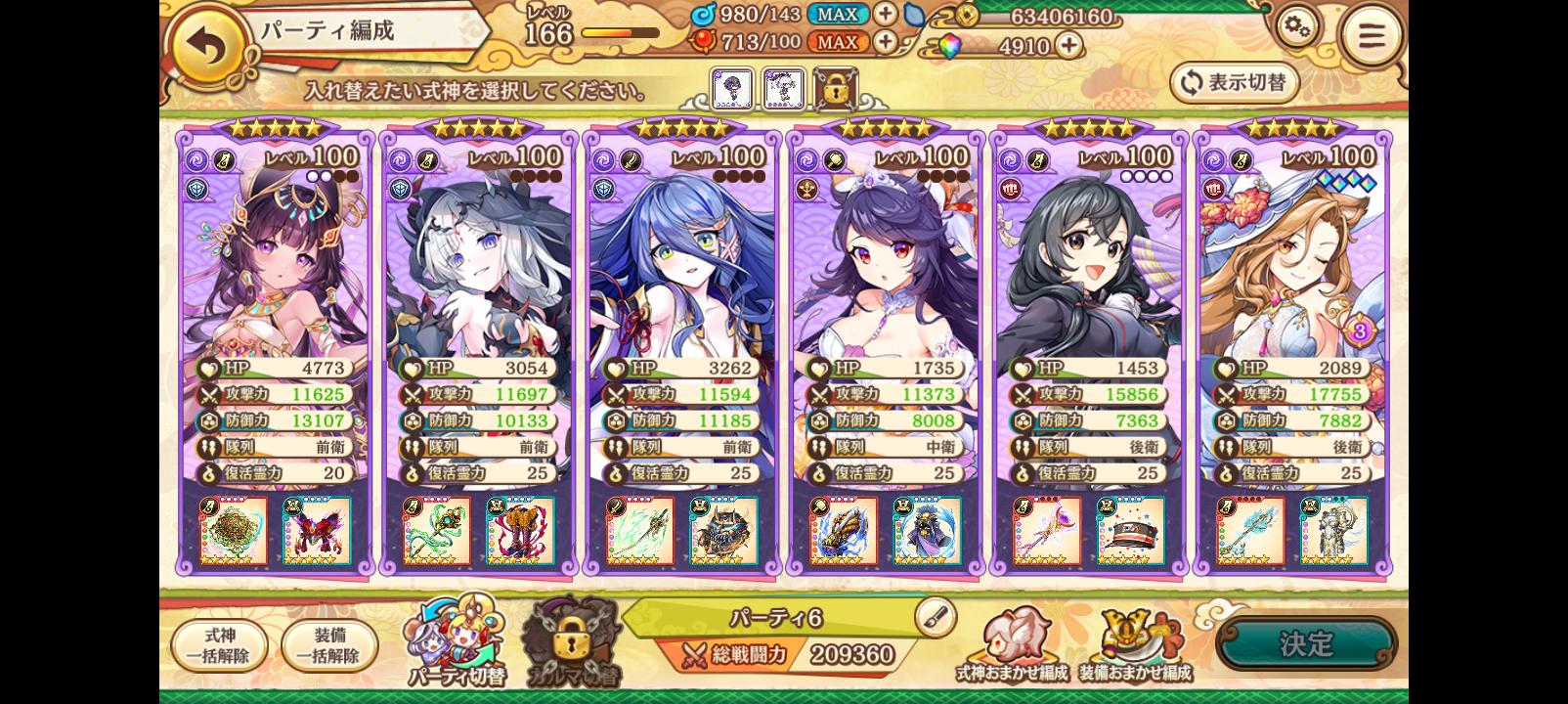Toggle display with 表示切替 button
1568x704 pixels.
(1234, 83)
